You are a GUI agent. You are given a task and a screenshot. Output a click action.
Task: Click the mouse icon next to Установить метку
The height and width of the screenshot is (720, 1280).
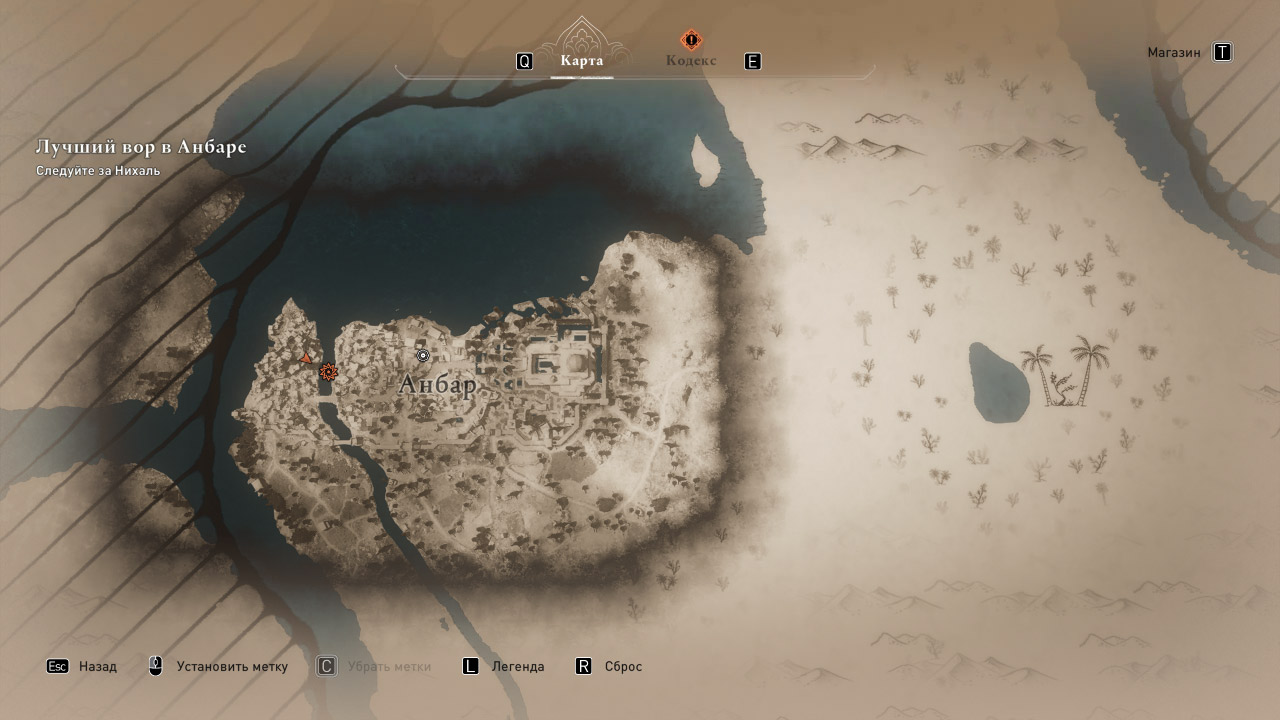pos(153,665)
